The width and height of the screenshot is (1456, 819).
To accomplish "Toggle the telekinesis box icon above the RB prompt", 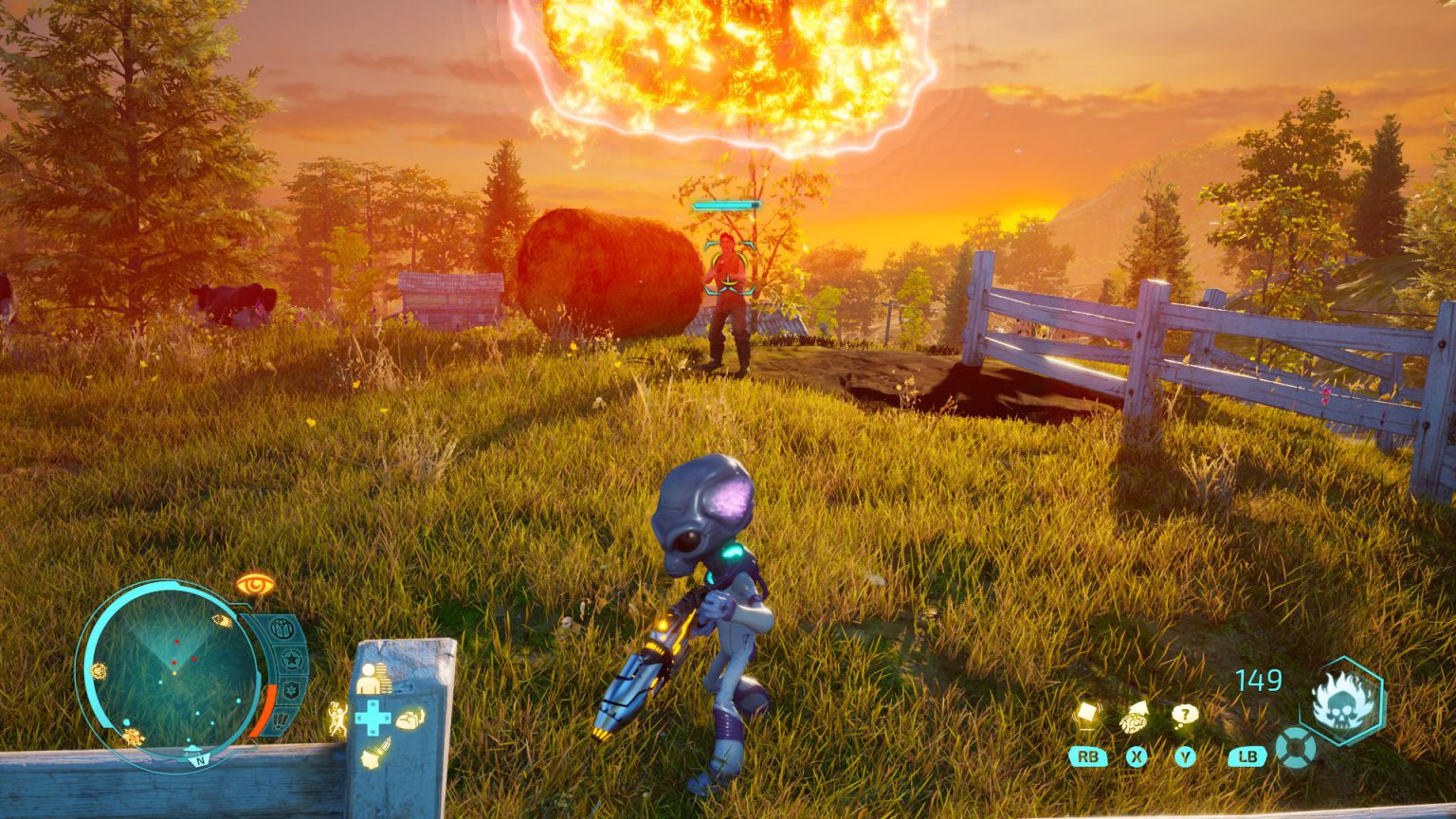I will 1088,713.
